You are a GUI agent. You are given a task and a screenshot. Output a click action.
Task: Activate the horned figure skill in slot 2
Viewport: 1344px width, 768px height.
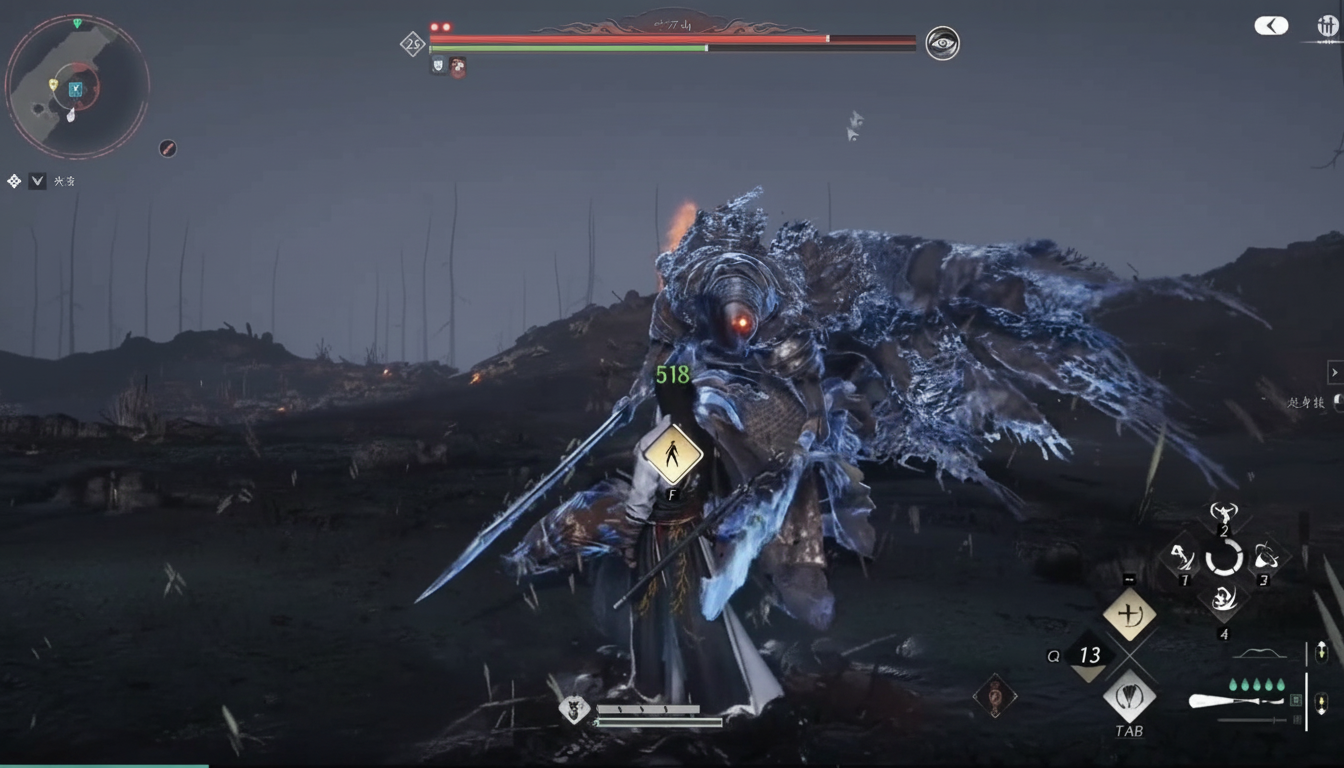pos(1224,516)
